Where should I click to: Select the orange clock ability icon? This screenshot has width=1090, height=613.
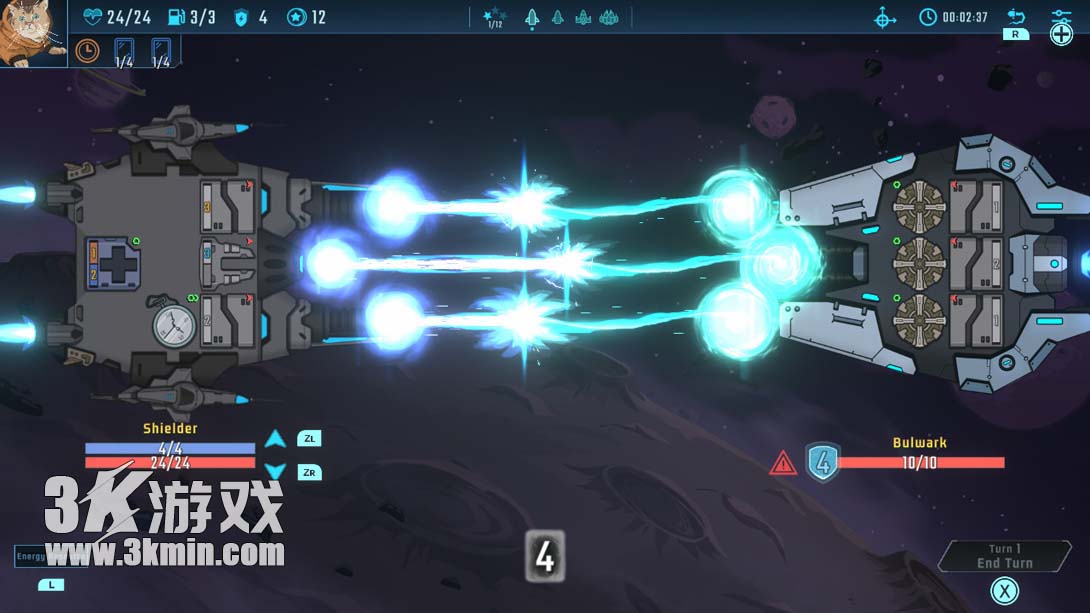88,50
